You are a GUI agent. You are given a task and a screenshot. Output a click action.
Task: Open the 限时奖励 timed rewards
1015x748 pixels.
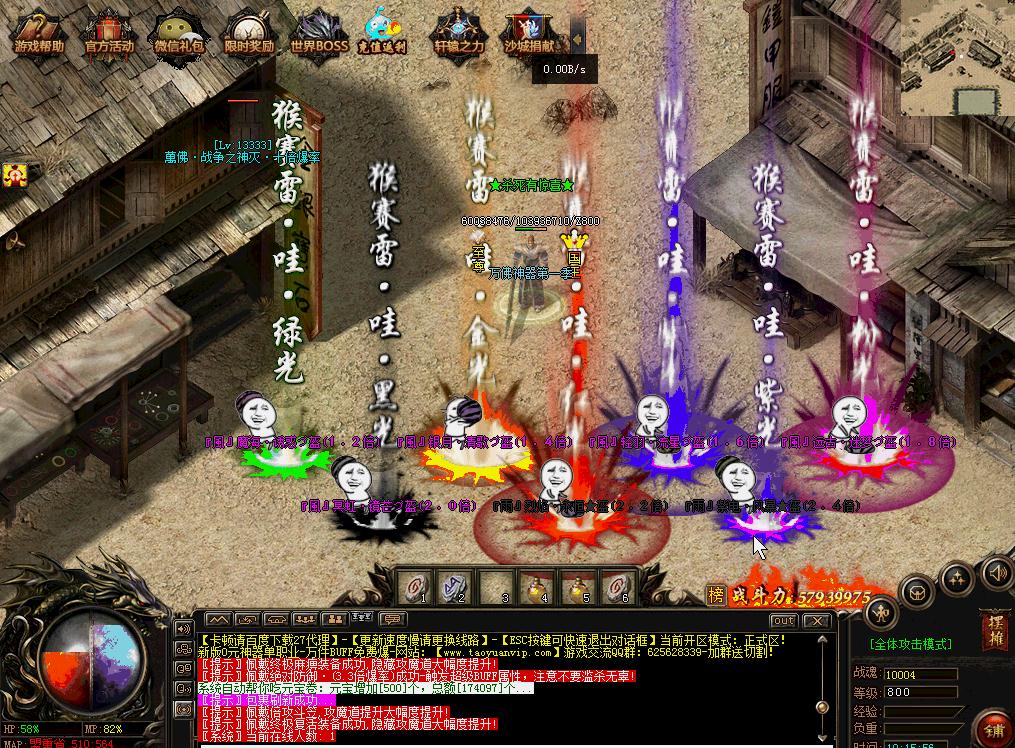[249, 33]
